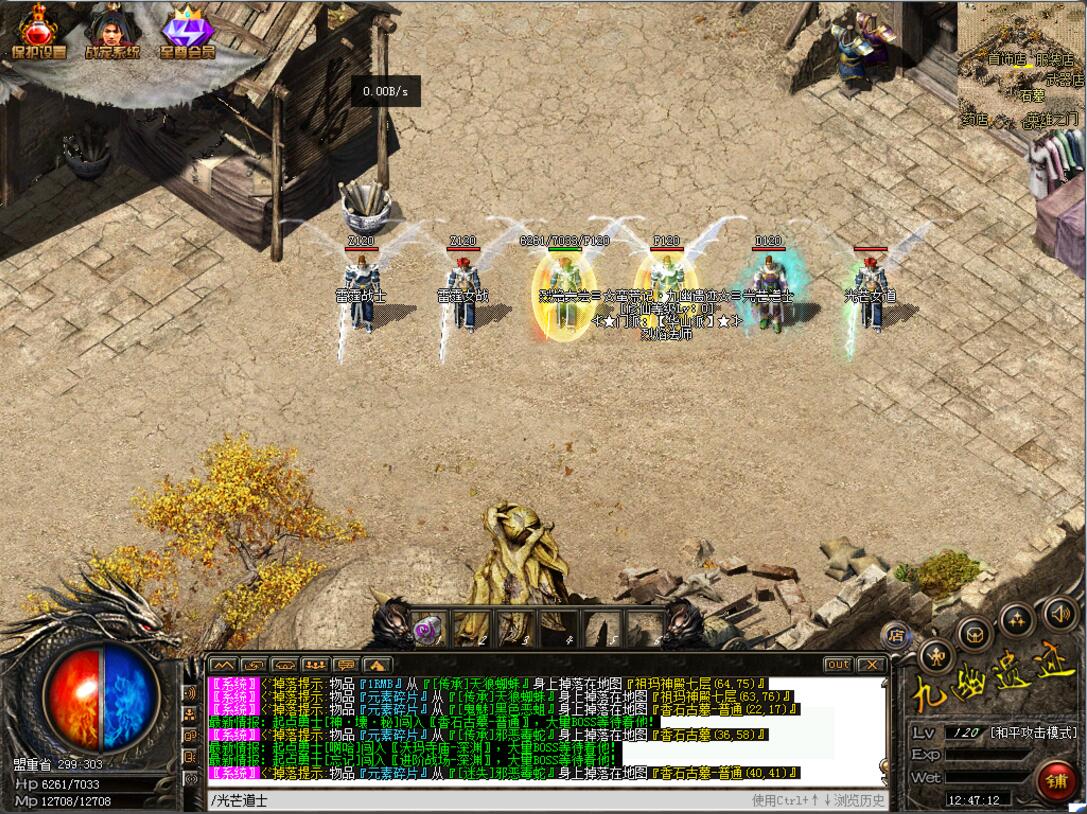Select the first chat channel tab with mountain icon
The image size is (1087, 814).
[x=223, y=664]
